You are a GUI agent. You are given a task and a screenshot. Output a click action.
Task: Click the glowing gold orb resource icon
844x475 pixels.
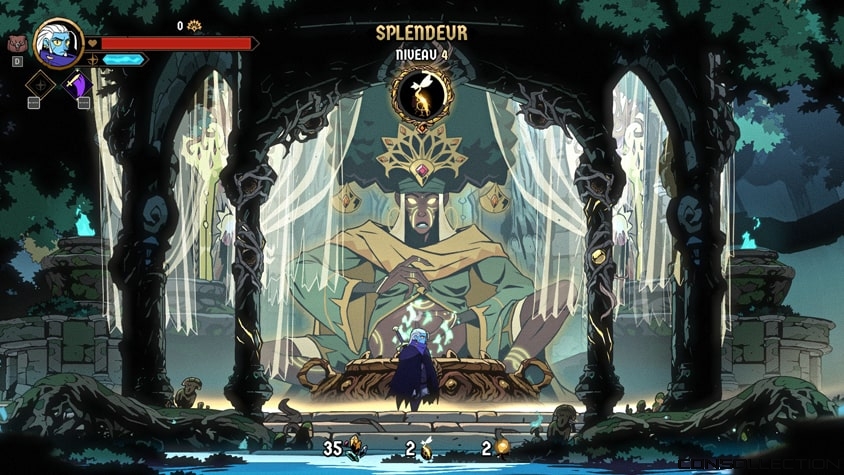[x=502, y=449]
